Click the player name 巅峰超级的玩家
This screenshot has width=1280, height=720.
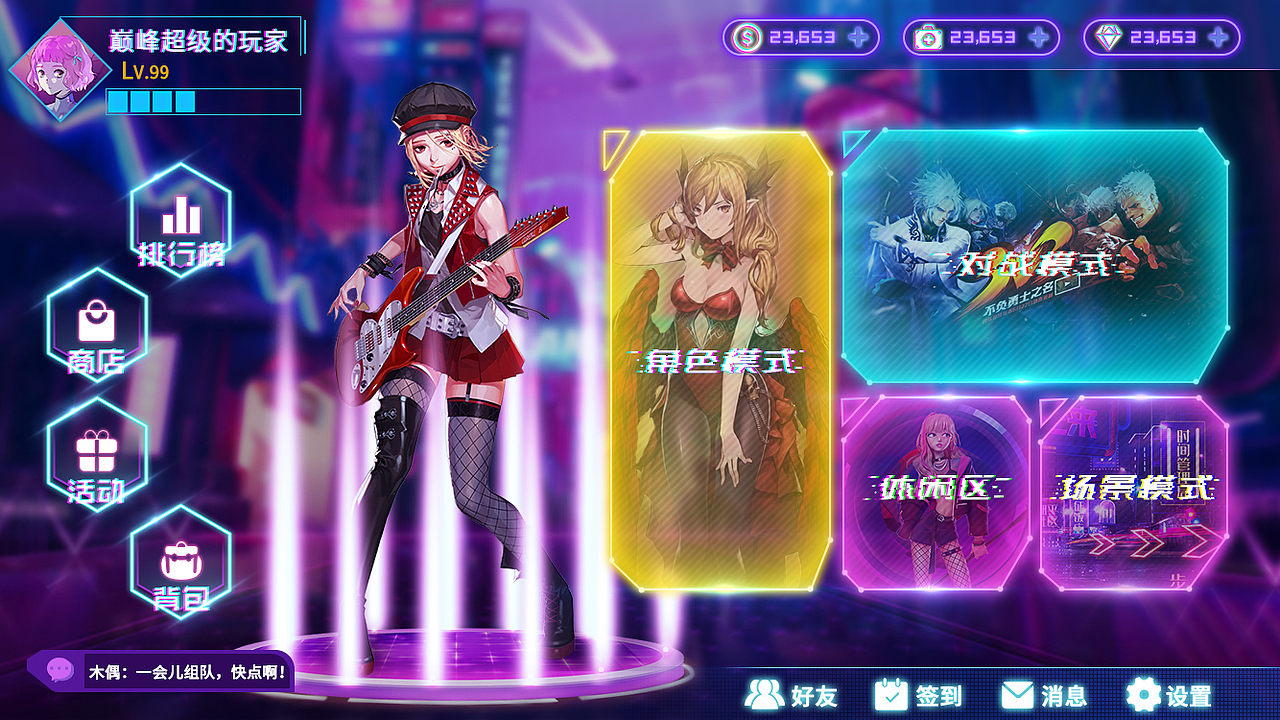tap(197, 42)
